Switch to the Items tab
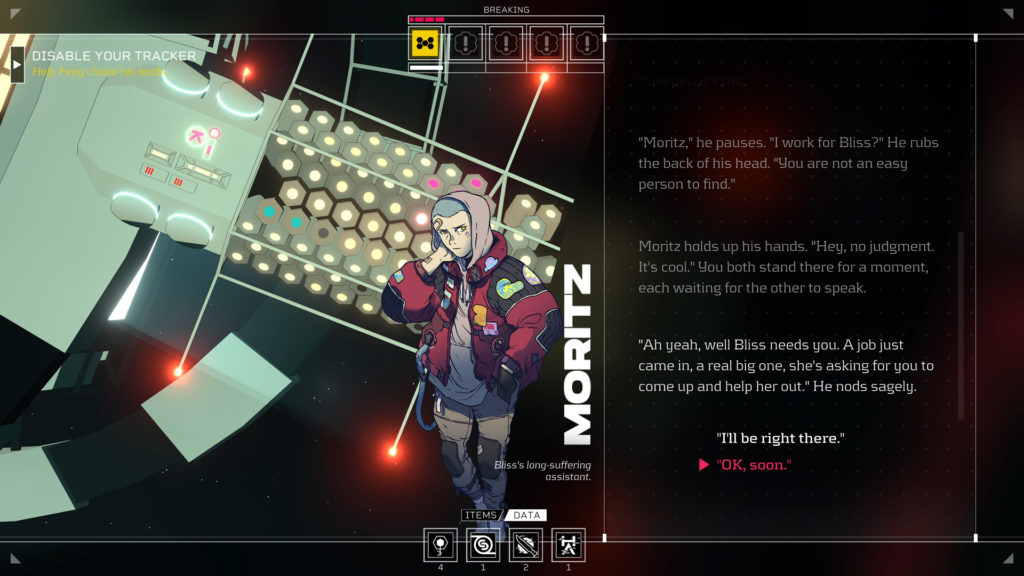Screen dimensions: 1024x576 pos(482,516)
